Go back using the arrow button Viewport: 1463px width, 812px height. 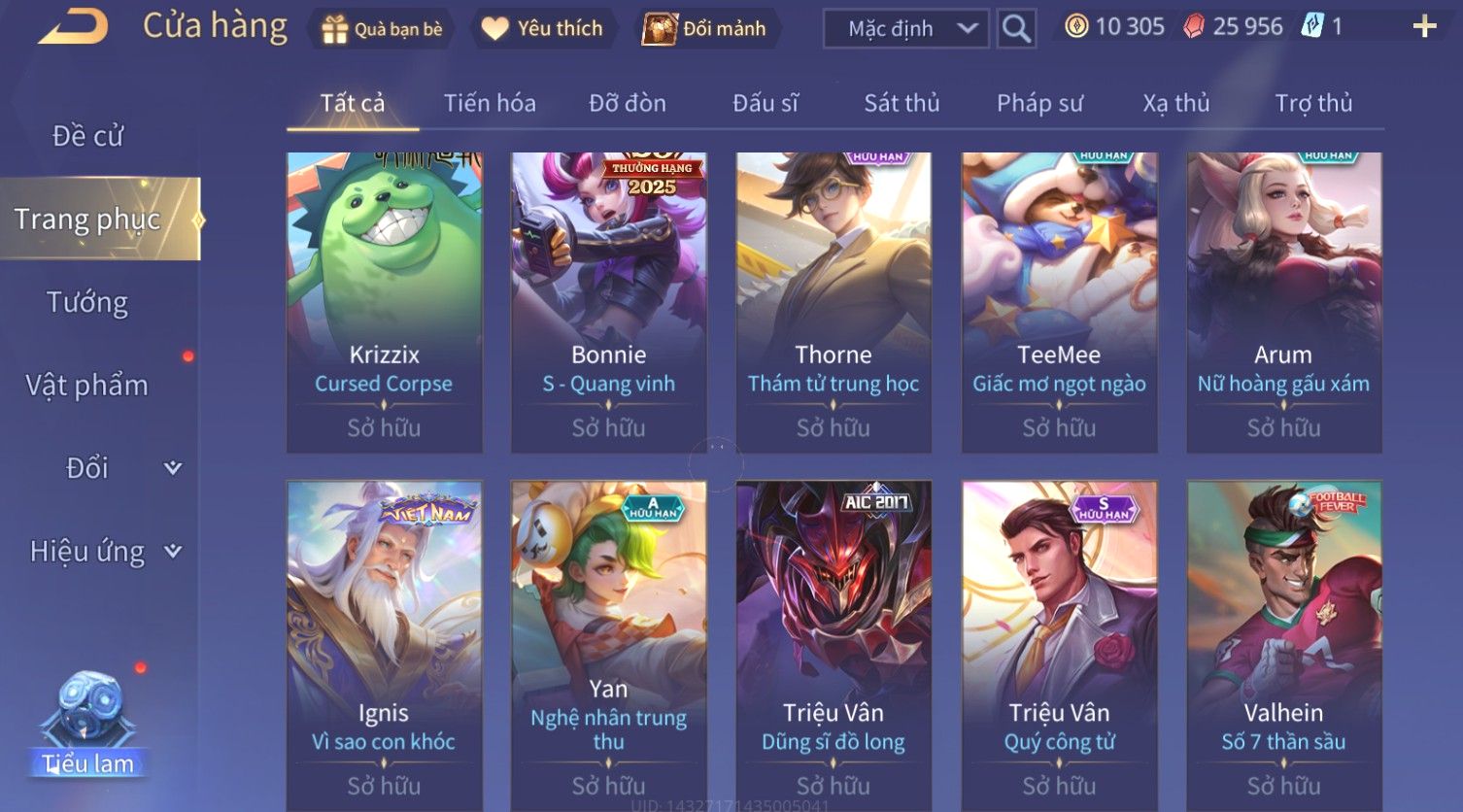73,27
